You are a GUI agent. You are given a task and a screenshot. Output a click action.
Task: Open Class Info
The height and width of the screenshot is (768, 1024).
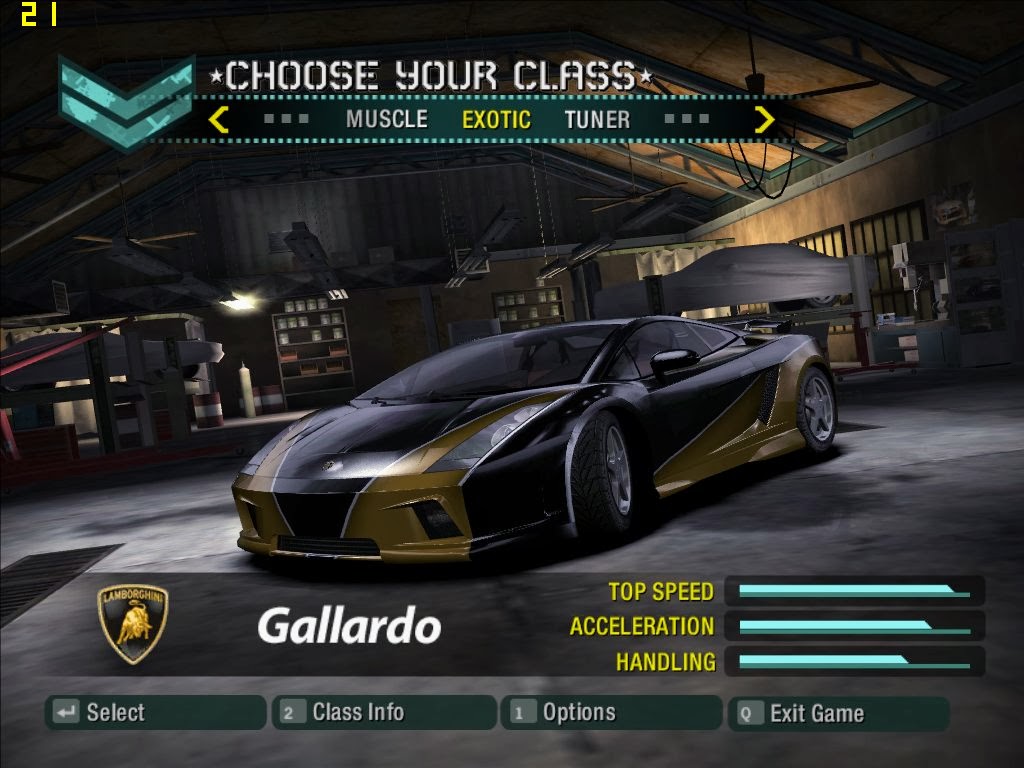pos(383,713)
